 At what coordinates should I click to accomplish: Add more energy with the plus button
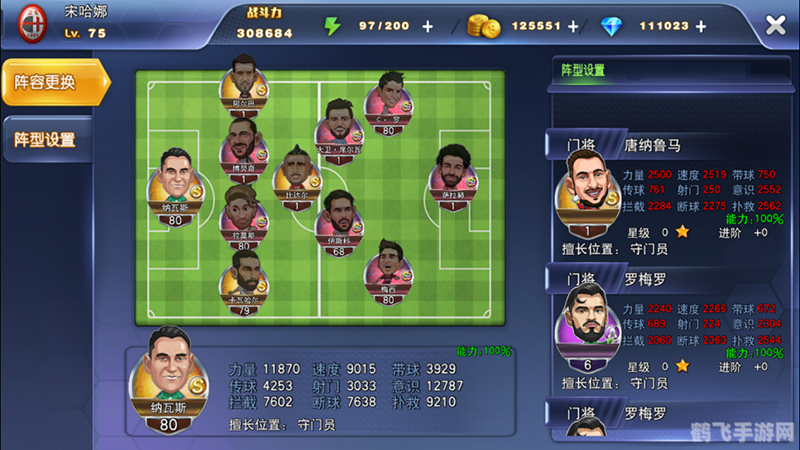pos(428,26)
